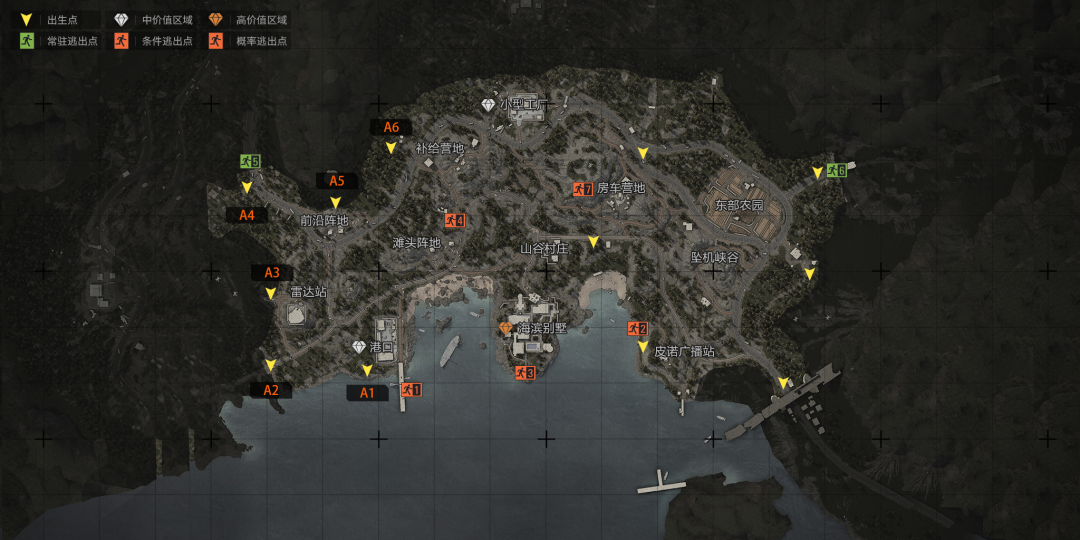This screenshot has width=1080, height=540.
Task: Select the white diamond marker at 小型工厂
Action: (488, 105)
